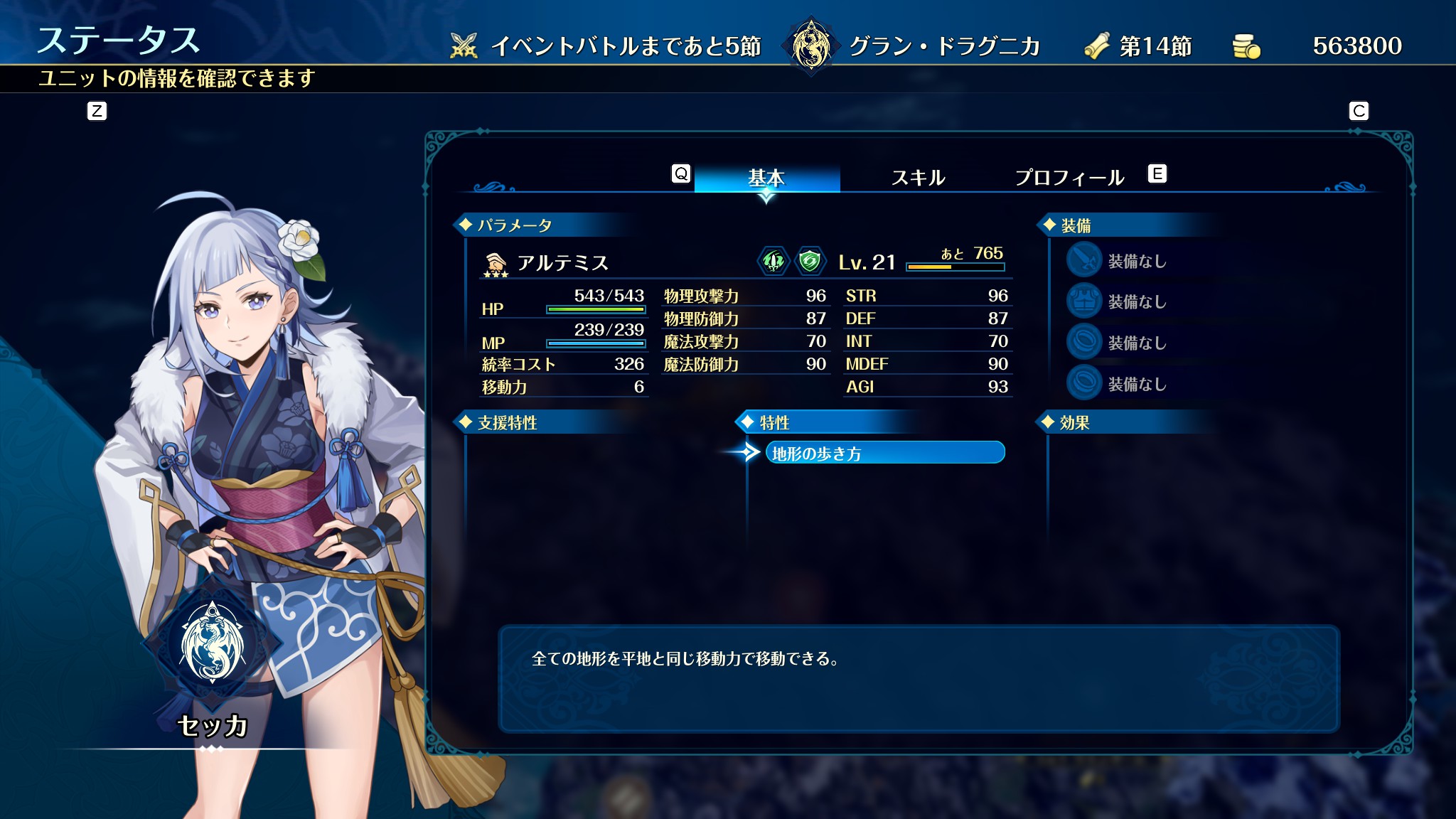
Task: Click the green dragon affinity icon
Action: pos(773,261)
